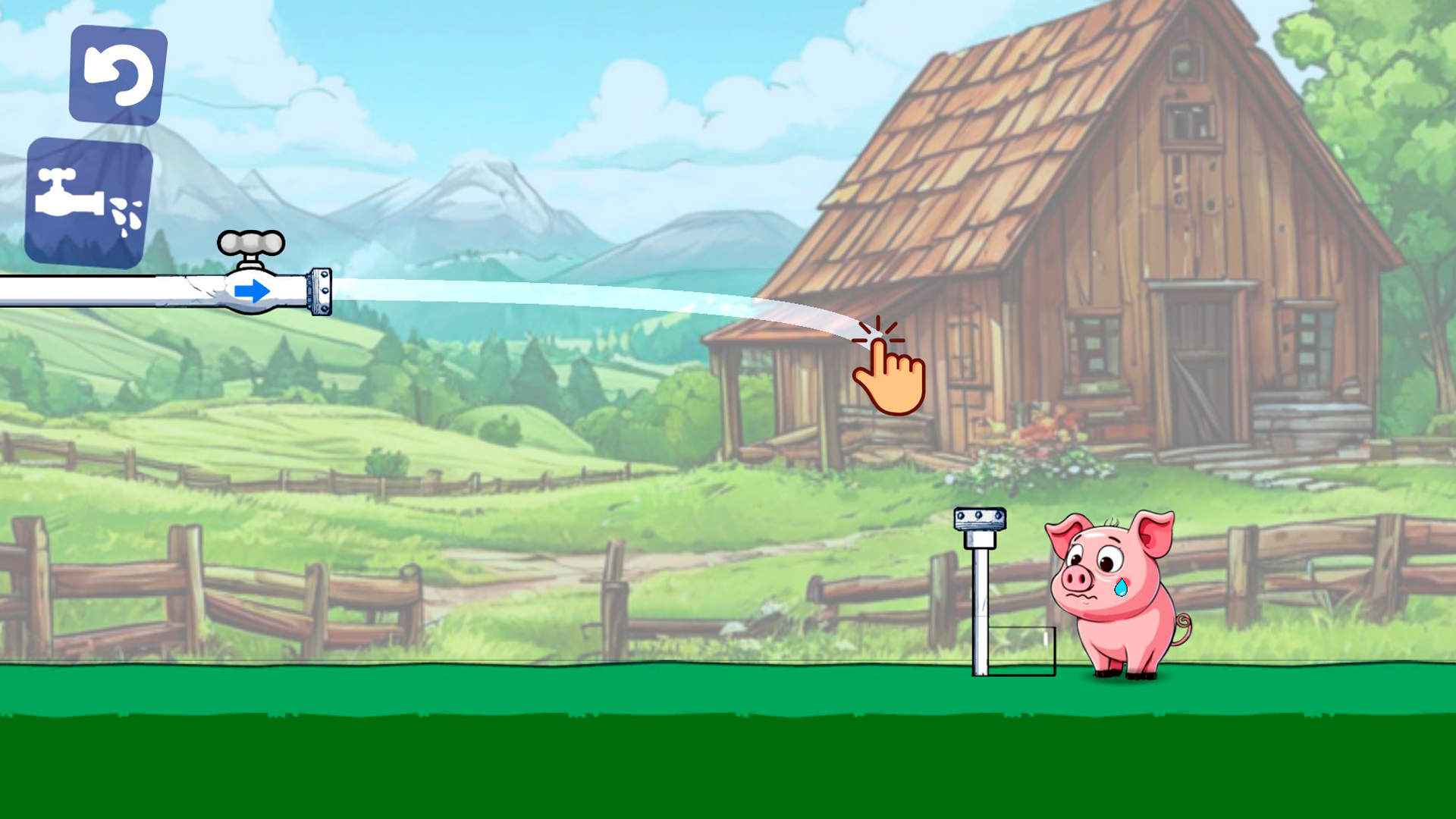Tap the bolted flange at the pipe end
The width and height of the screenshot is (1456, 819).
click(319, 290)
